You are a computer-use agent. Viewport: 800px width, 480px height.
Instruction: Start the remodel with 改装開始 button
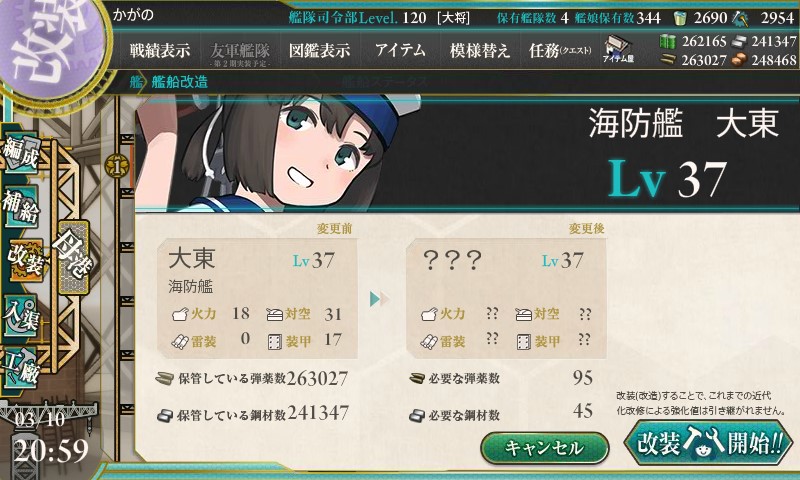[708, 443]
